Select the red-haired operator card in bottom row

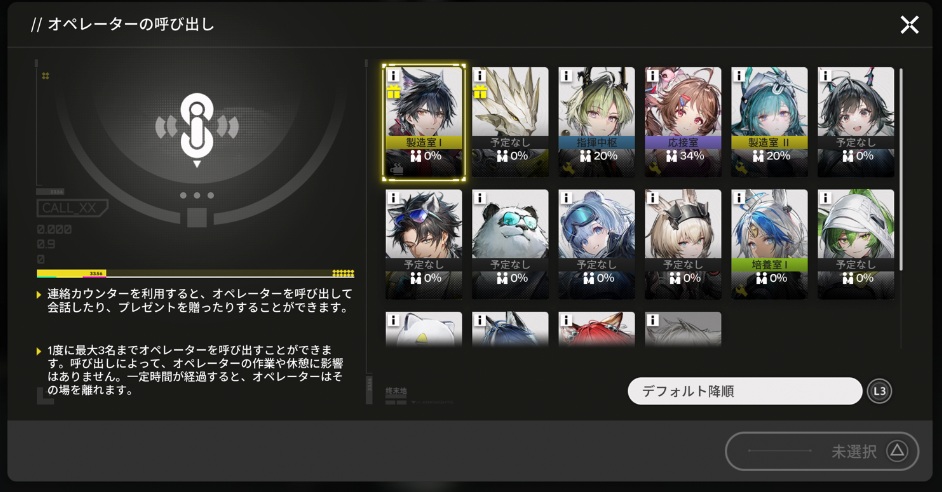pos(596,330)
